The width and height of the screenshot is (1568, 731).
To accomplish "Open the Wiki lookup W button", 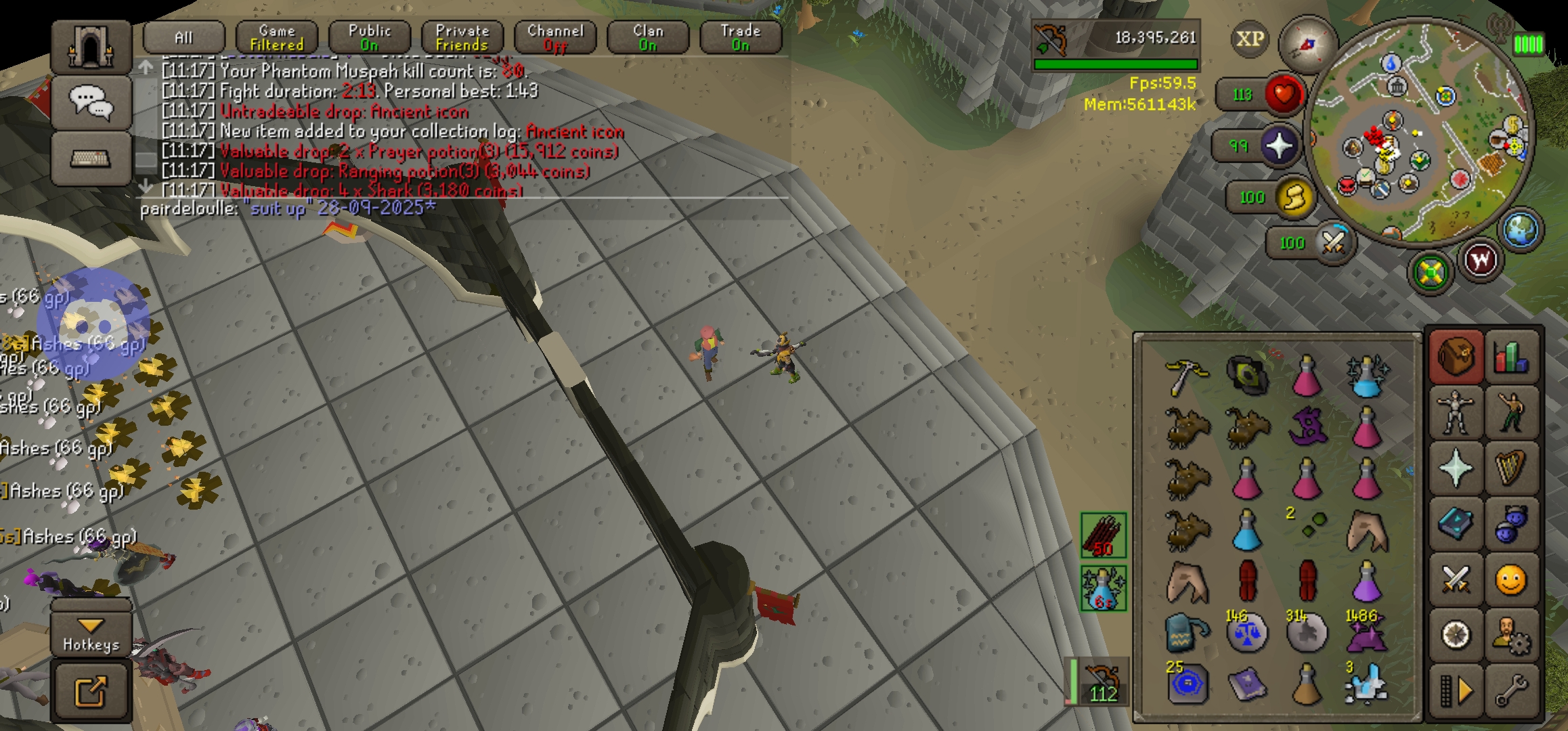I will [x=1480, y=261].
